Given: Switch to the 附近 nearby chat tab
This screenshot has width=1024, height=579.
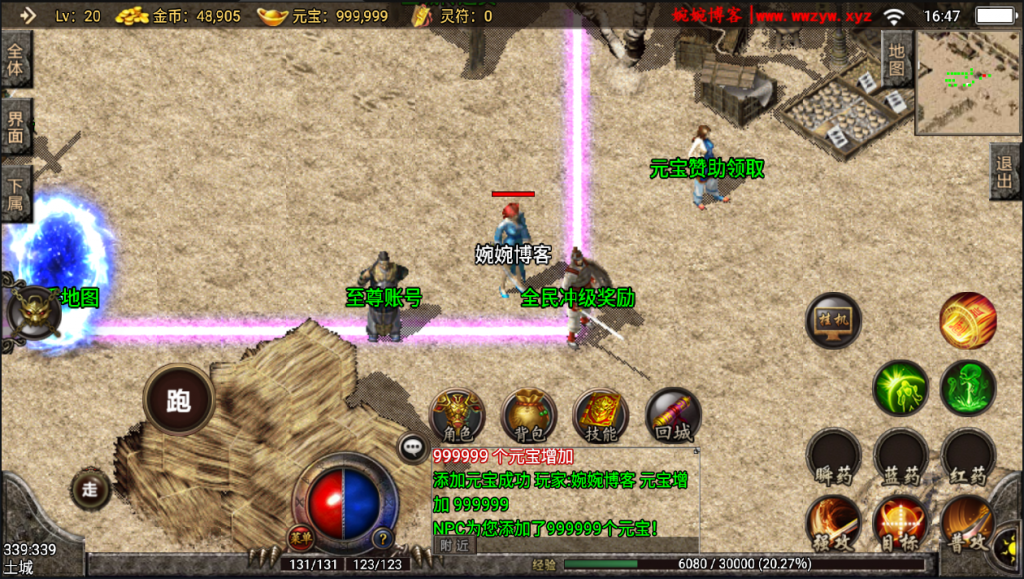Looking at the screenshot, I should (x=453, y=545).
